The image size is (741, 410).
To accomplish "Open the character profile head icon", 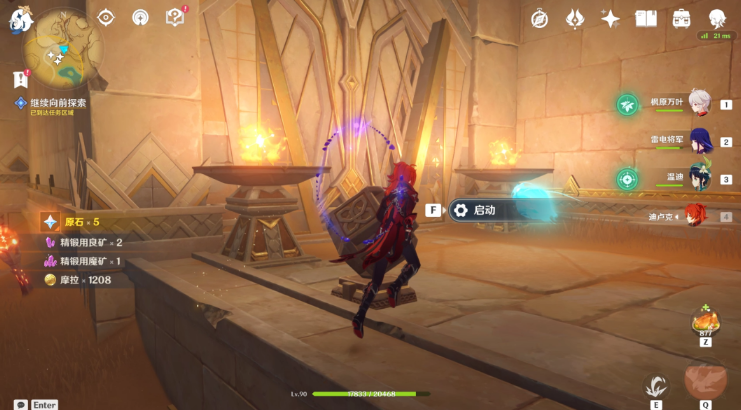I will tap(717, 18).
